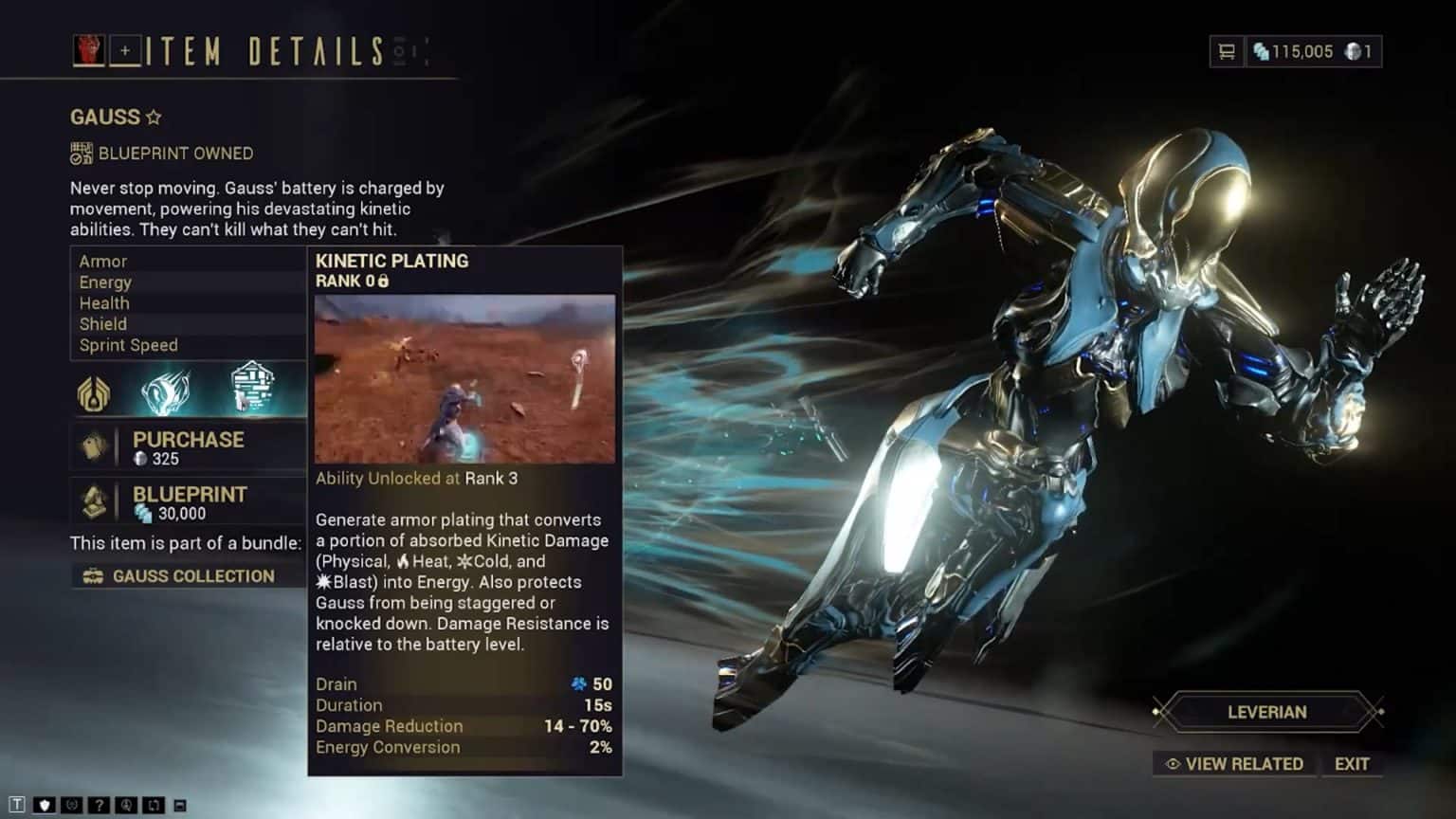
Task: Click the price tag icon next to Purchase
Action: tap(94, 446)
